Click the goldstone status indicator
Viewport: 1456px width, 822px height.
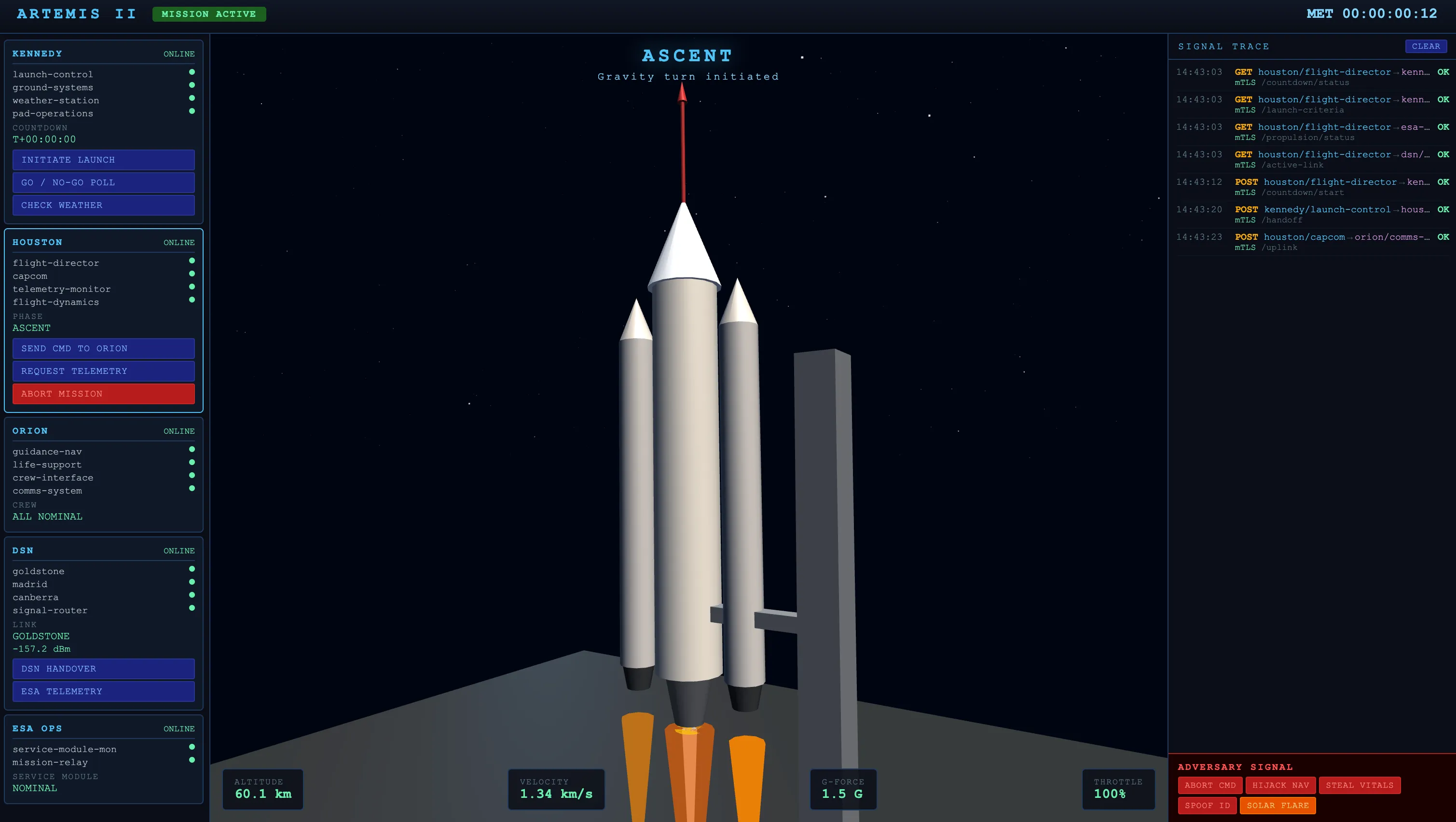point(192,569)
